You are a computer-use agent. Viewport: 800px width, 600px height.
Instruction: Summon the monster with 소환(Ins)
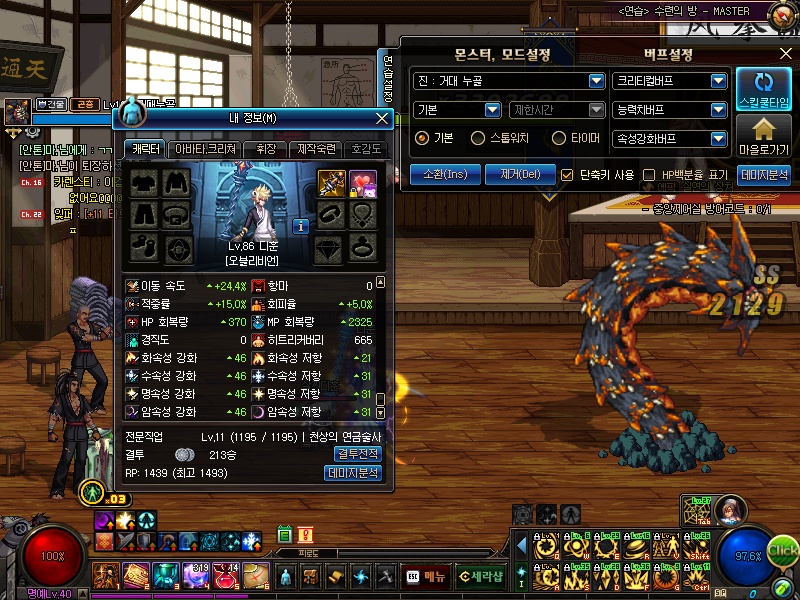click(445, 174)
